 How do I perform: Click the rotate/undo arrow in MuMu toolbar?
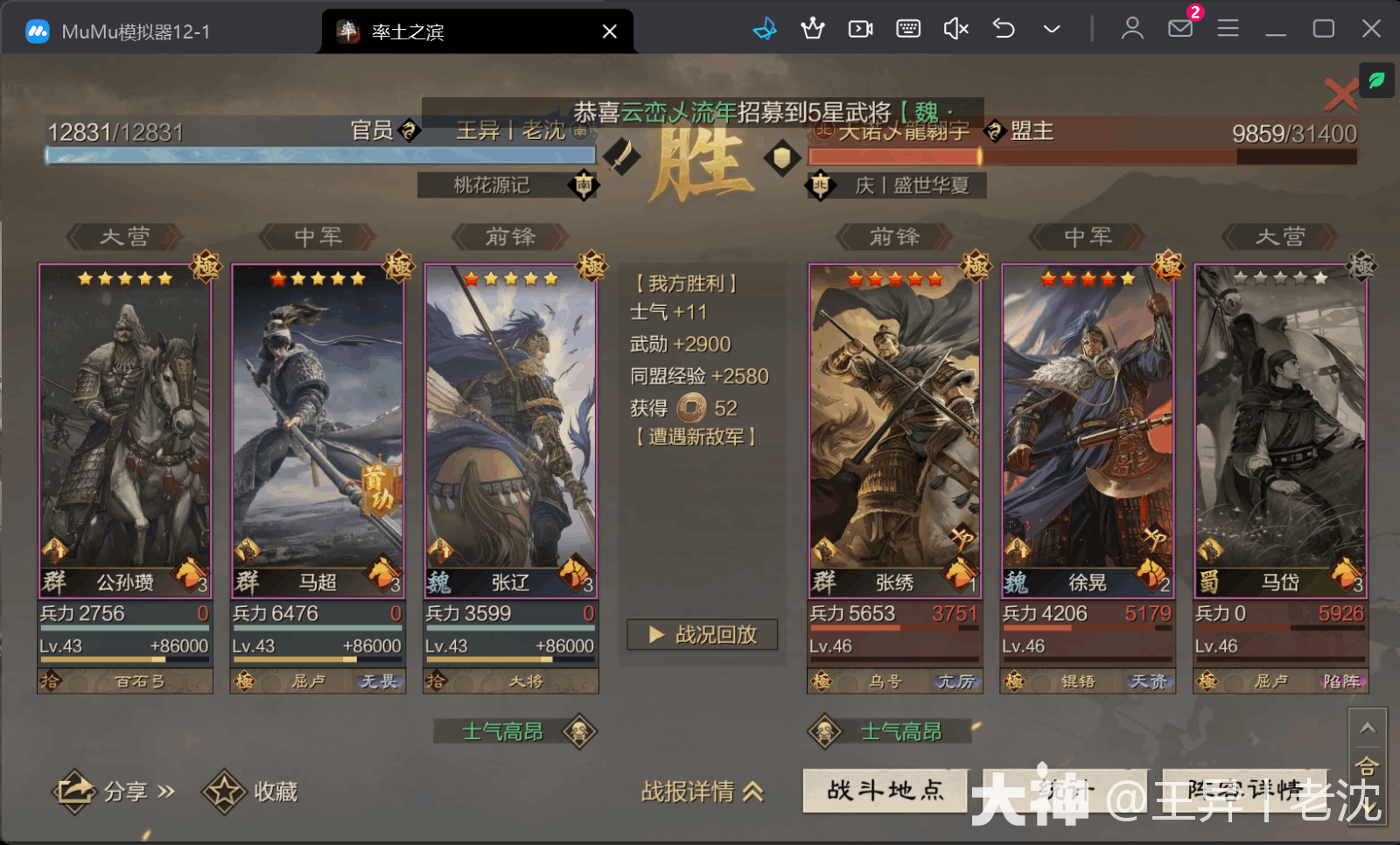pos(1003,29)
